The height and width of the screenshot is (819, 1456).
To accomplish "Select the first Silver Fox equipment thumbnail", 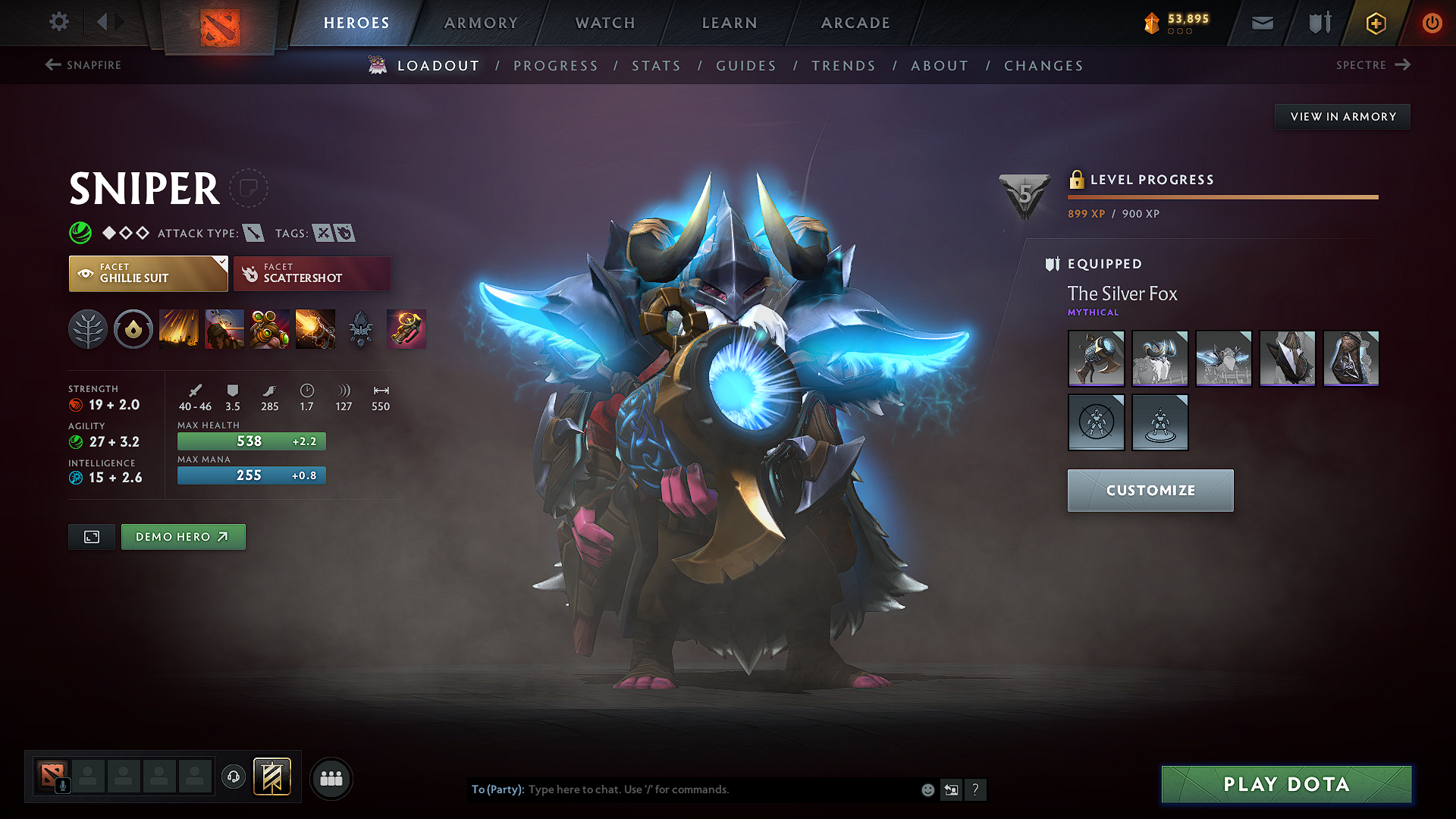I will tap(1096, 359).
